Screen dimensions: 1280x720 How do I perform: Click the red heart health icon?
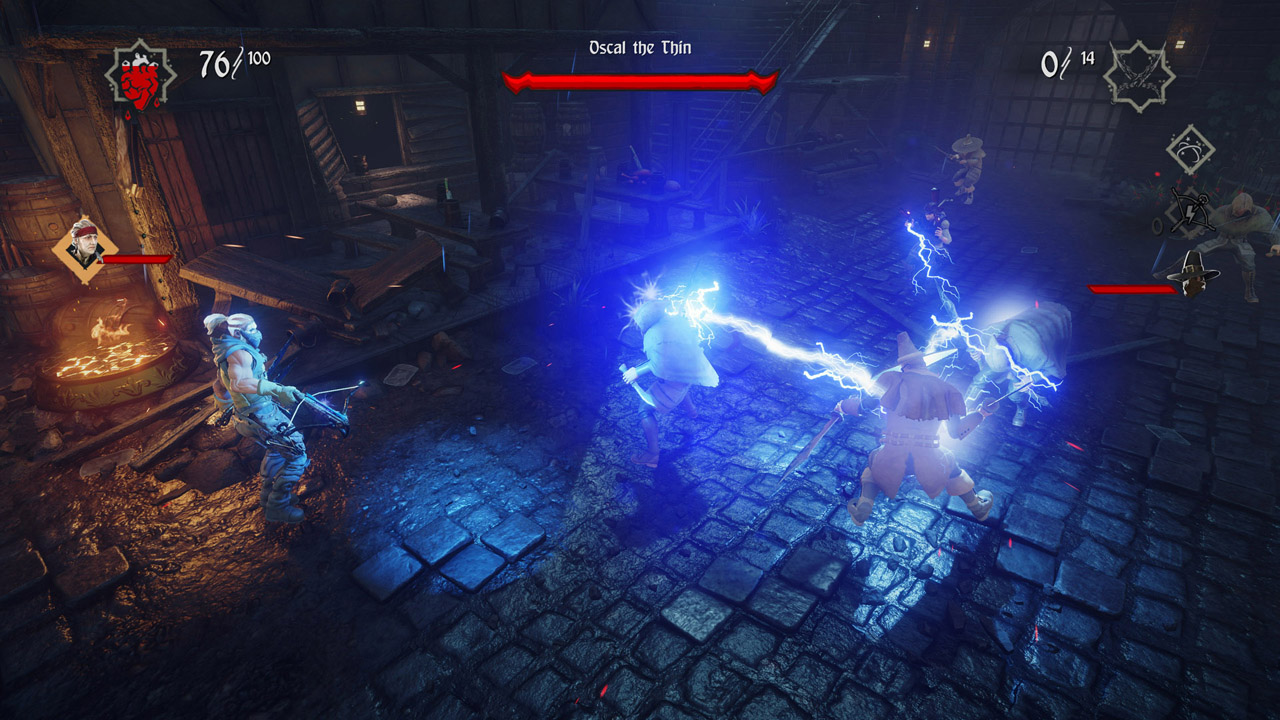tap(139, 79)
